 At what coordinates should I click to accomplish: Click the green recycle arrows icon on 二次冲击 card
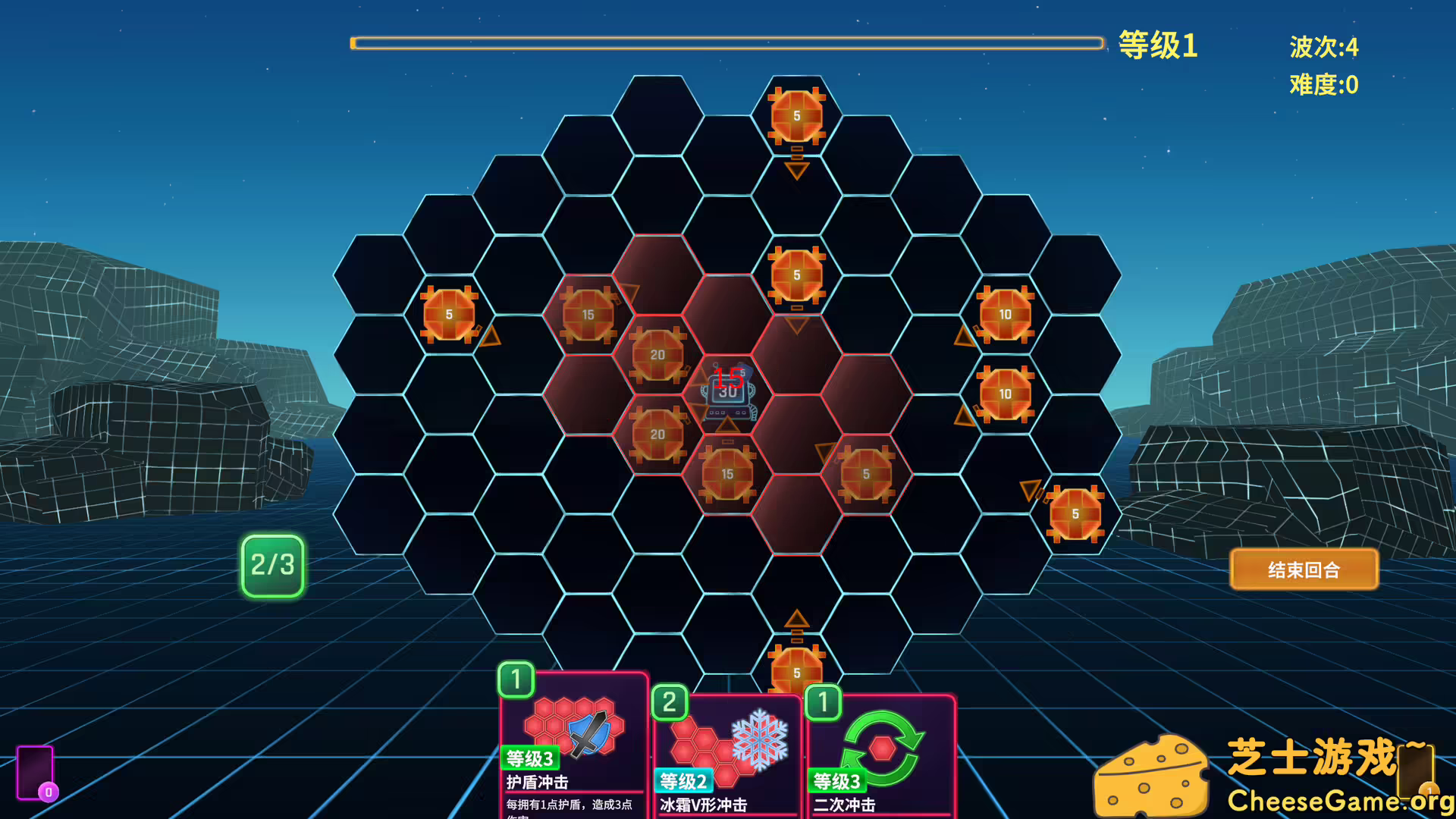[x=885, y=747]
